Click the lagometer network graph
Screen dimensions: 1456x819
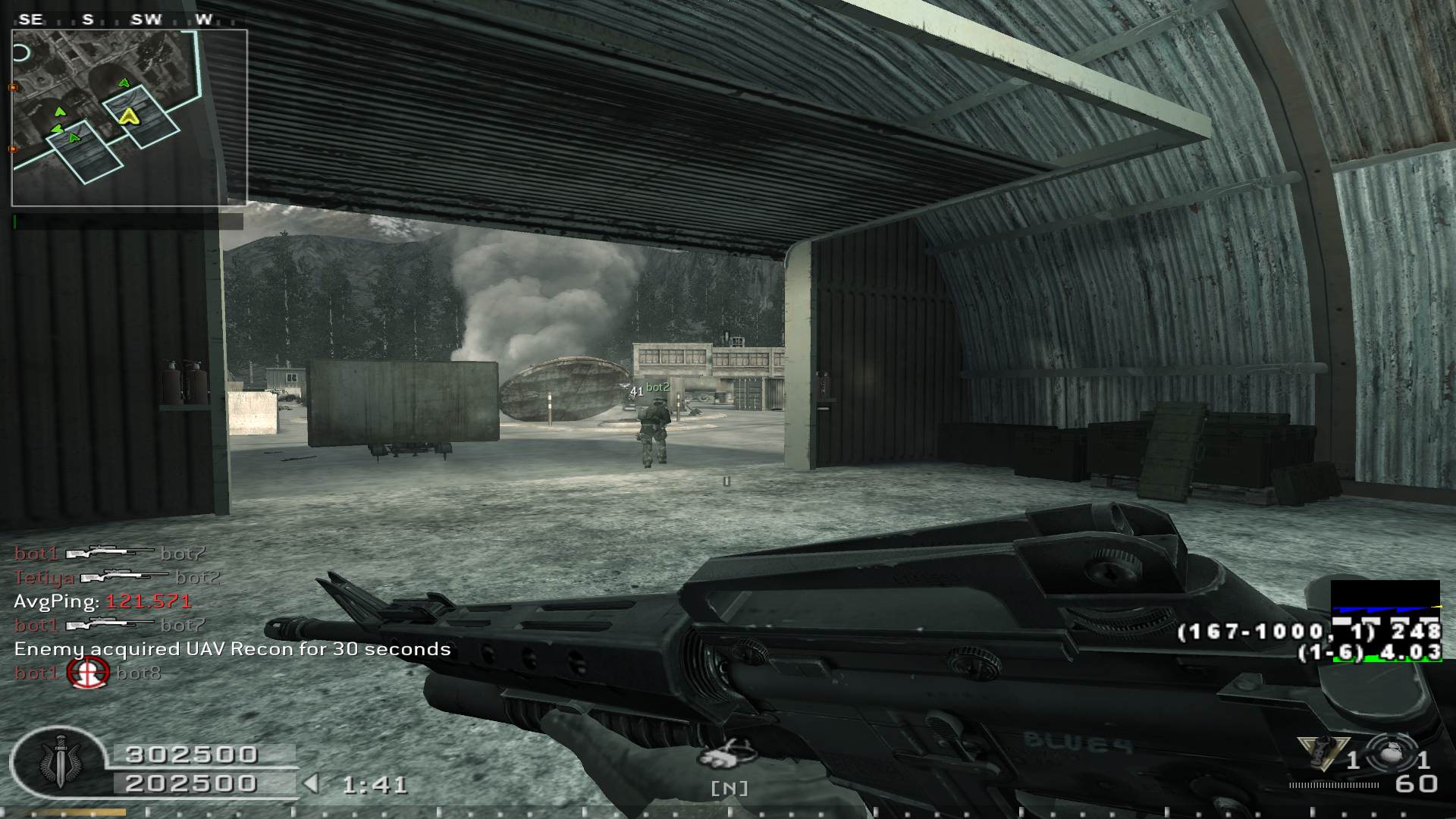point(1385,598)
